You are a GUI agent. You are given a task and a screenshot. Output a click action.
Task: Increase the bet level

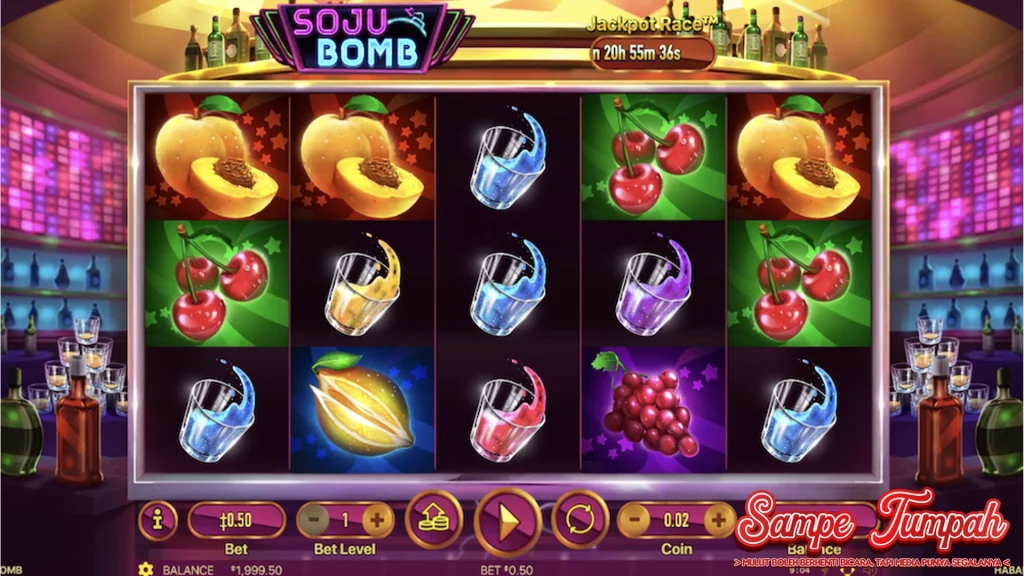pyautogui.click(x=378, y=520)
